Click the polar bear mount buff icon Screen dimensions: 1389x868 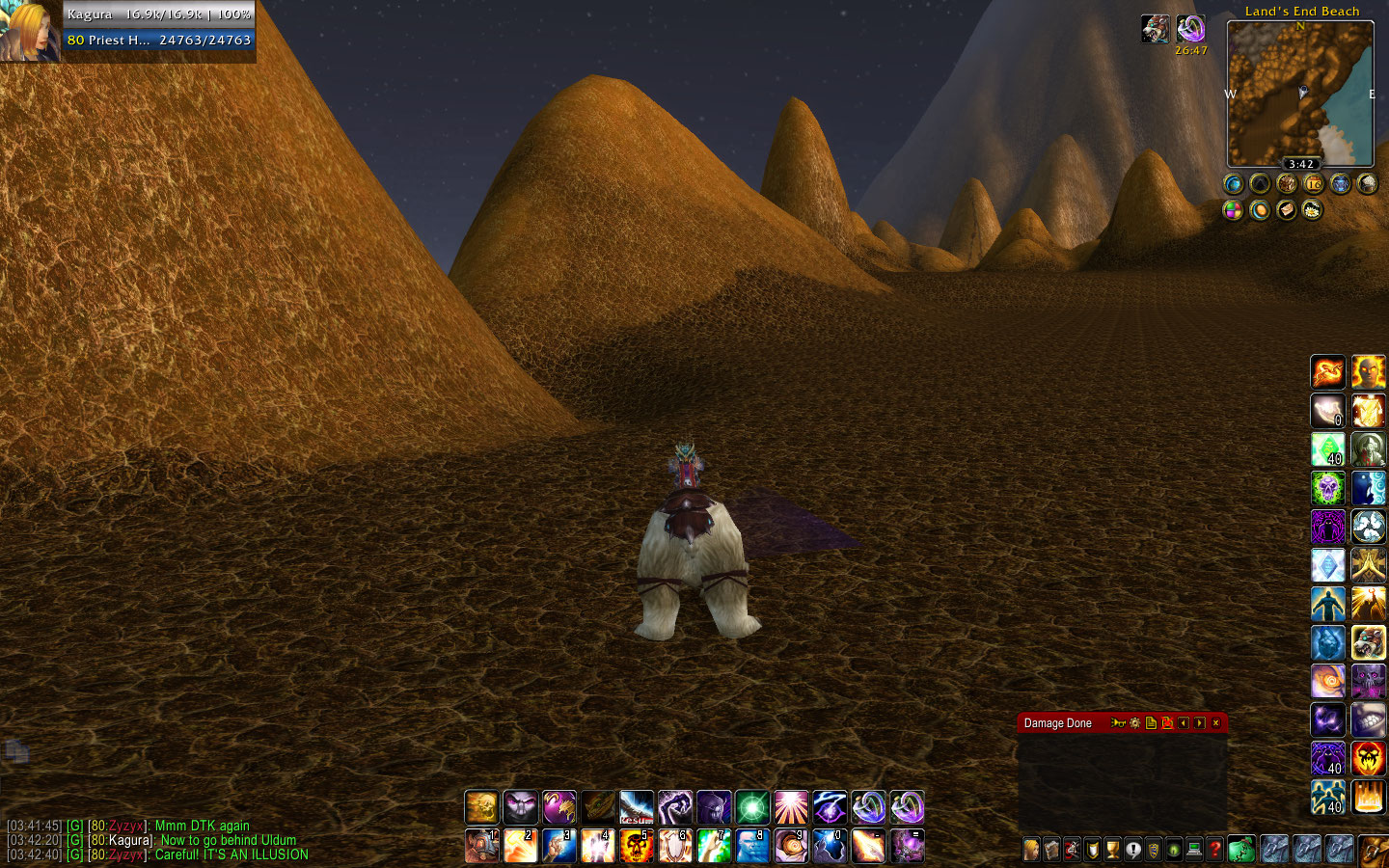tap(1156, 29)
